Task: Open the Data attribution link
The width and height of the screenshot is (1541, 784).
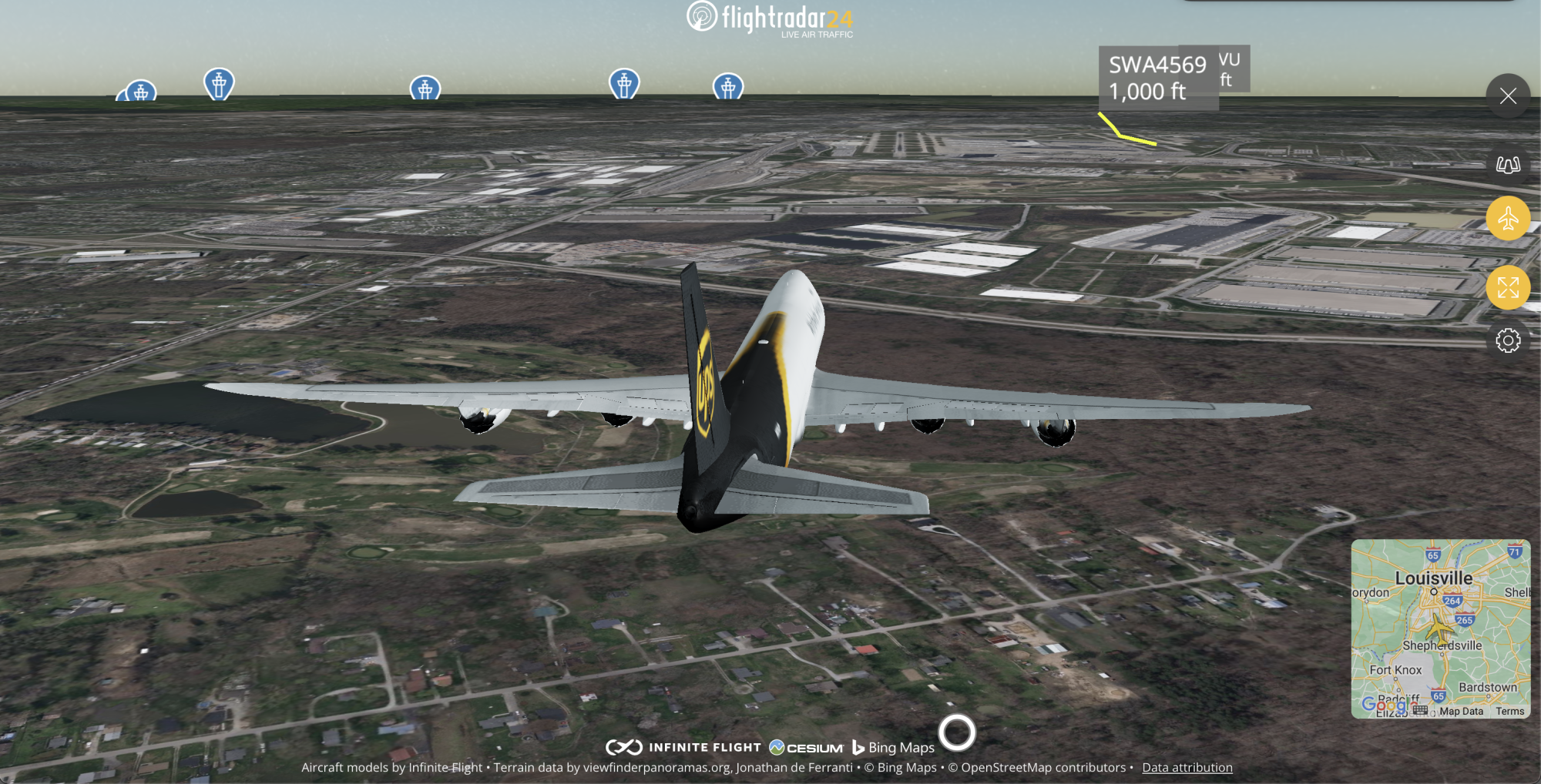Action: click(1187, 767)
